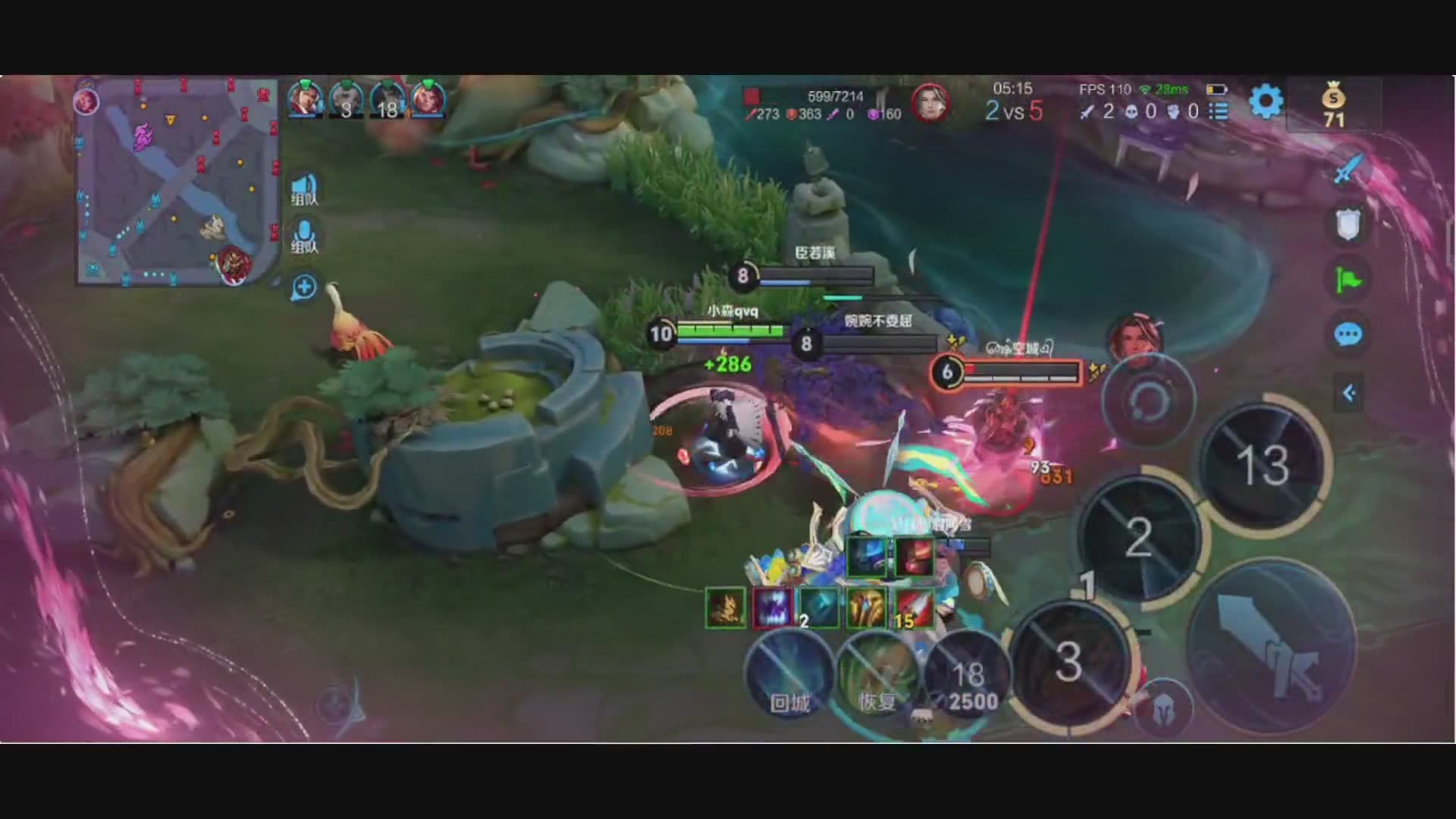Cast skill showing cooldown 2

coord(1138,538)
